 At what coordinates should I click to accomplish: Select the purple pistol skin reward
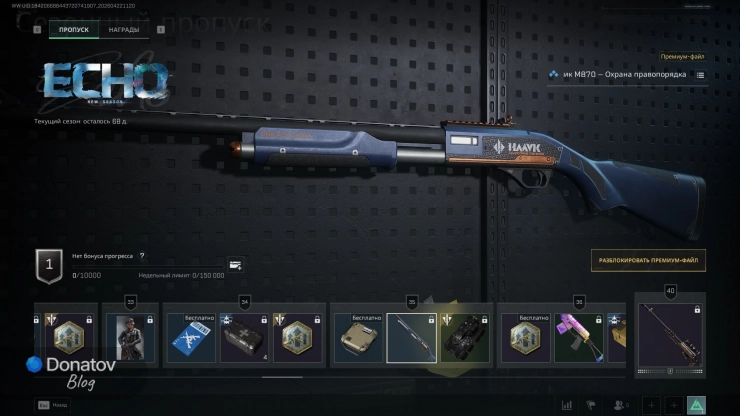579,339
